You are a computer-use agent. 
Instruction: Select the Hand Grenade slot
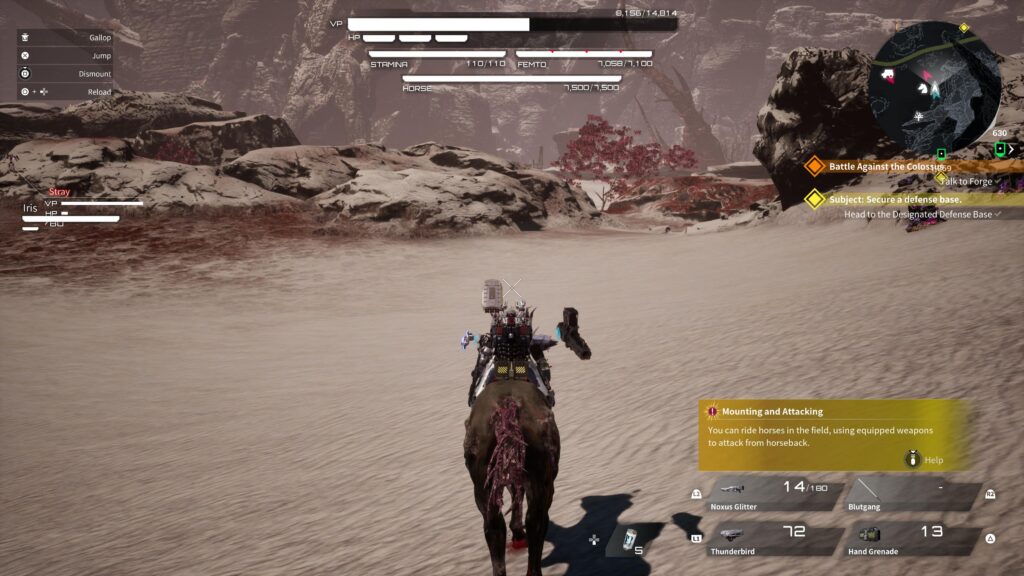[912, 541]
